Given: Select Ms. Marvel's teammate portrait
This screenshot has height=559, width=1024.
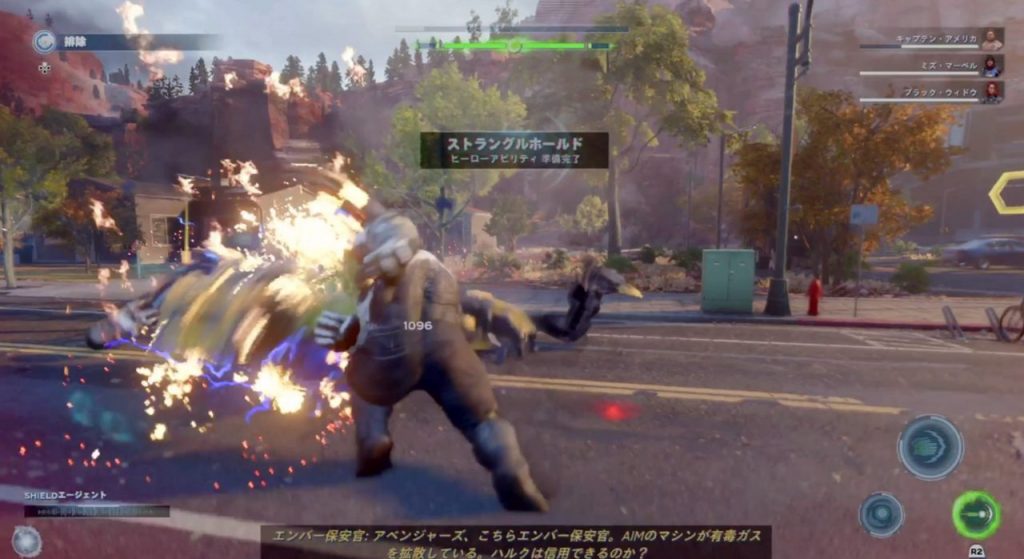Looking at the screenshot, I should click(991, 66).
